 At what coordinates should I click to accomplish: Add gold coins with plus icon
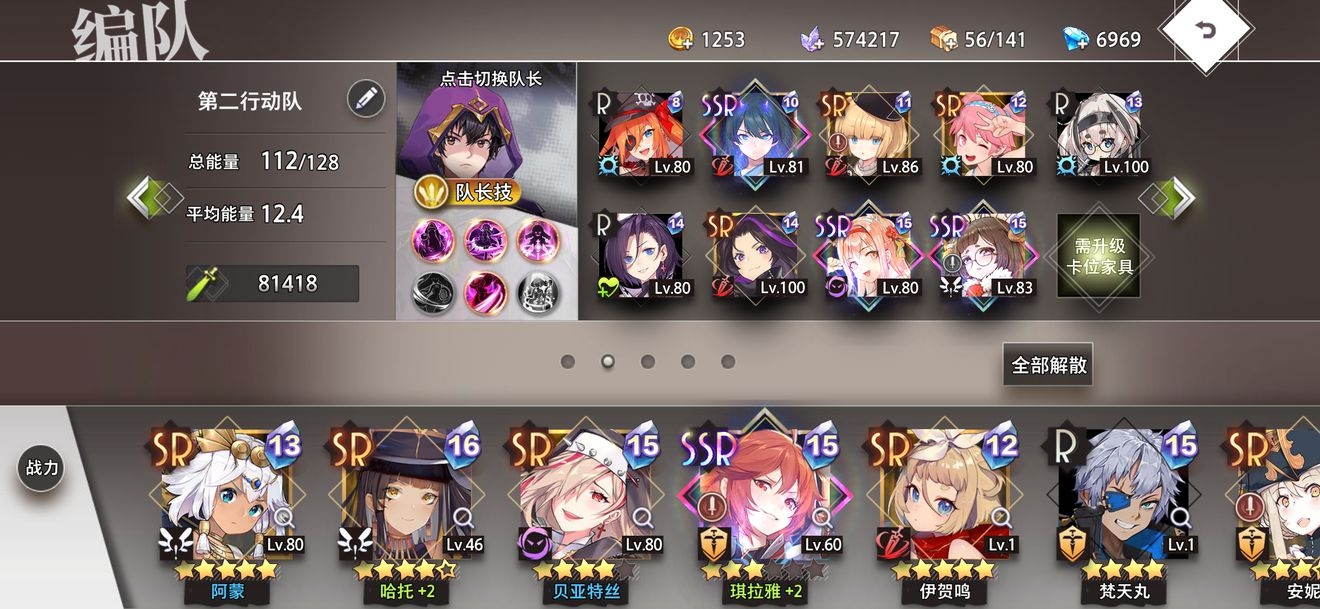coord(681,40)
